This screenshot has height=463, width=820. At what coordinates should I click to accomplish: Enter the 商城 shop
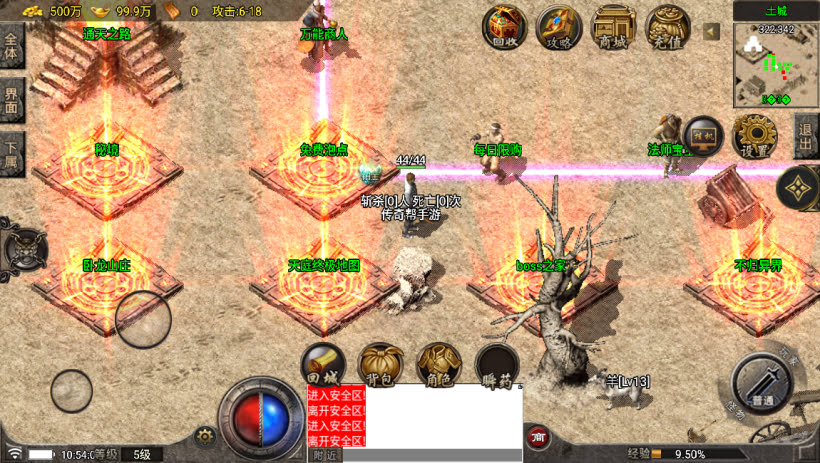[614, 27]
